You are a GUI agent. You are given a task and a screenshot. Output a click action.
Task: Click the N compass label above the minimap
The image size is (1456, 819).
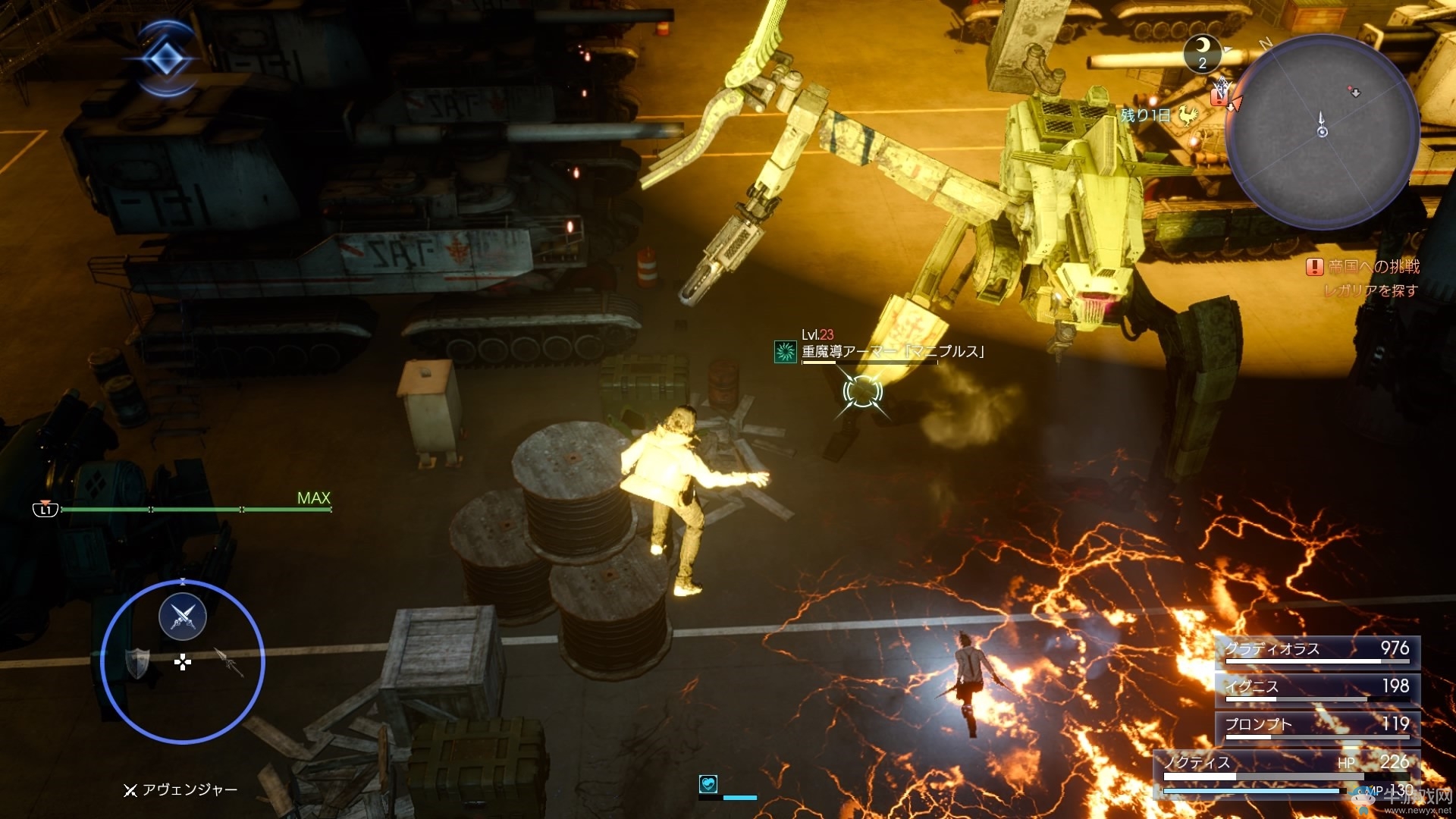[x=1265, y=42]
